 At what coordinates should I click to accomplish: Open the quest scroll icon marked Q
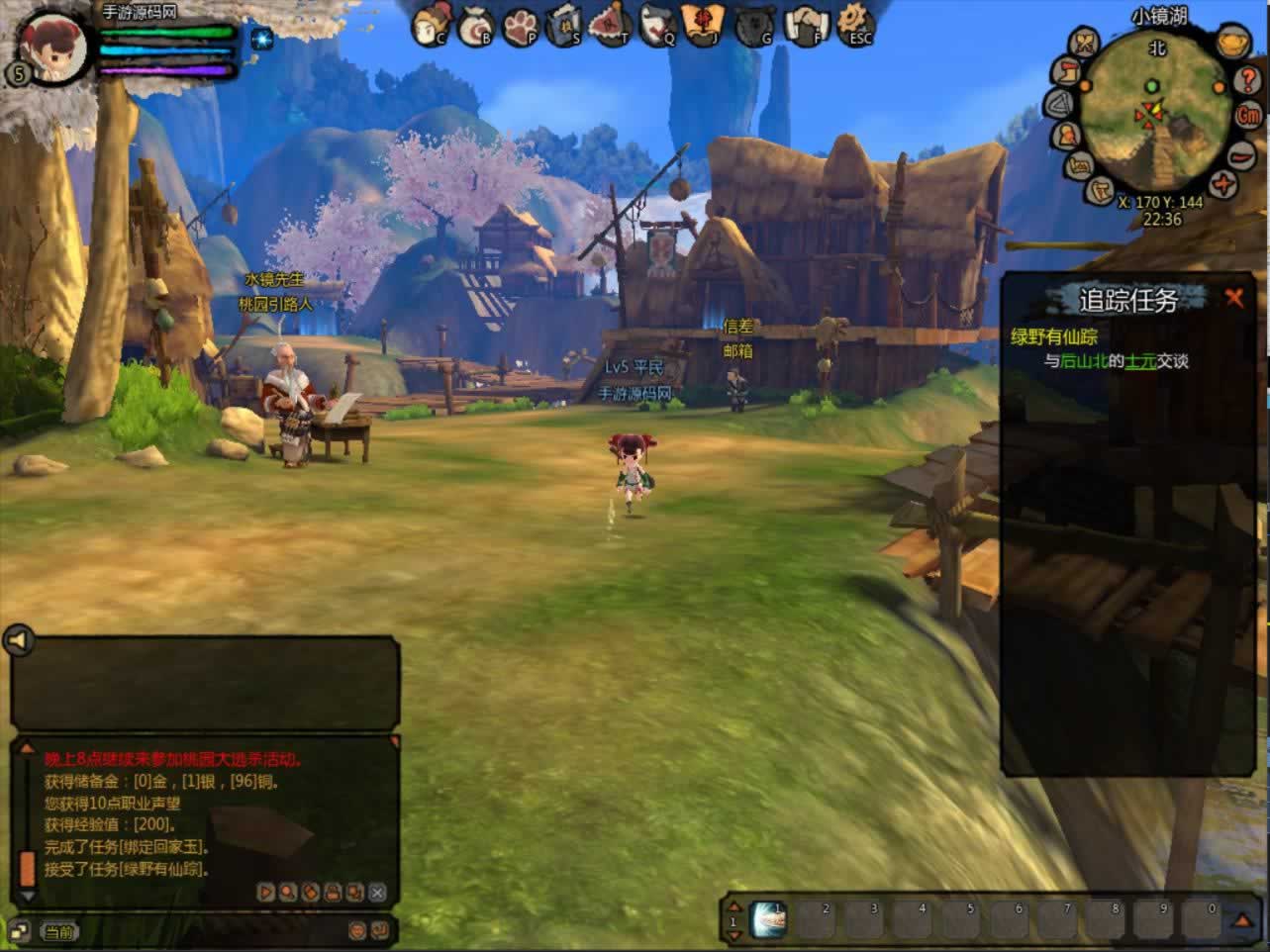[x=657, y=26]
